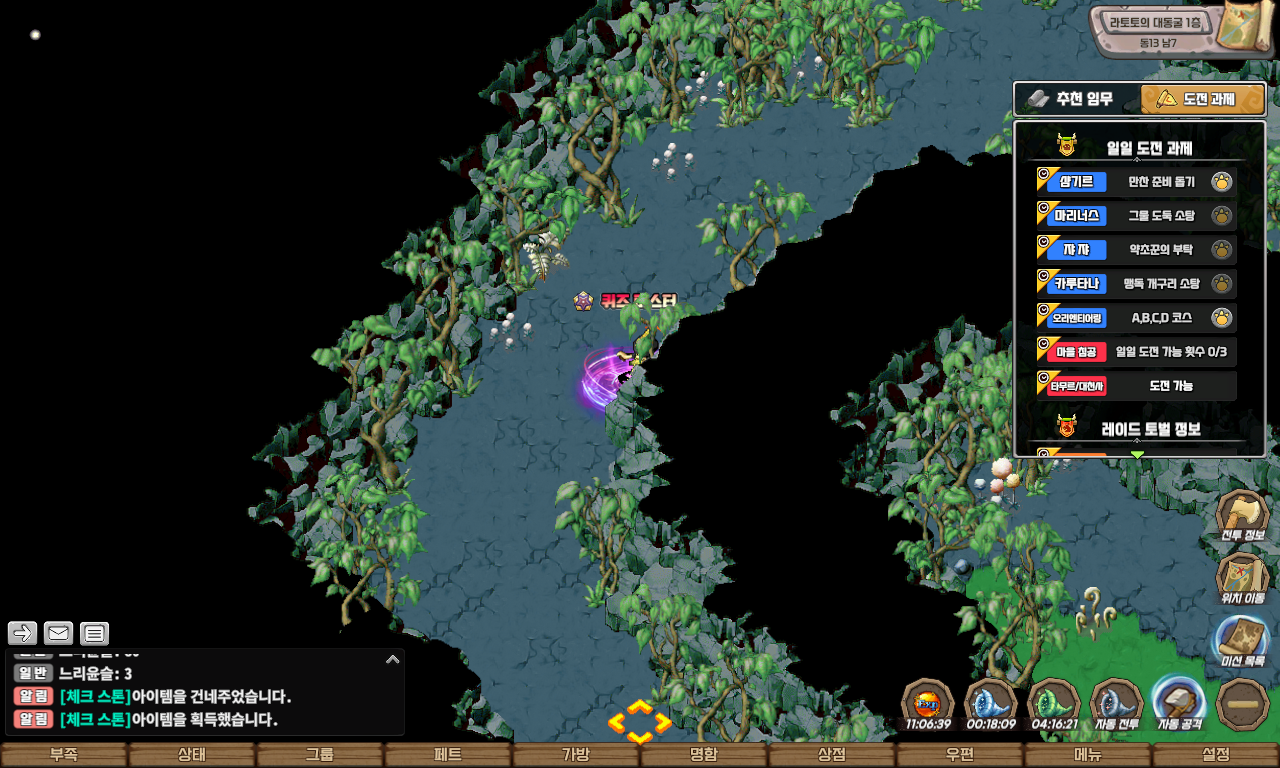Screen dimensions: 1280x768
Task: Open the 상태 (status) menu
Action: point(192,755)
